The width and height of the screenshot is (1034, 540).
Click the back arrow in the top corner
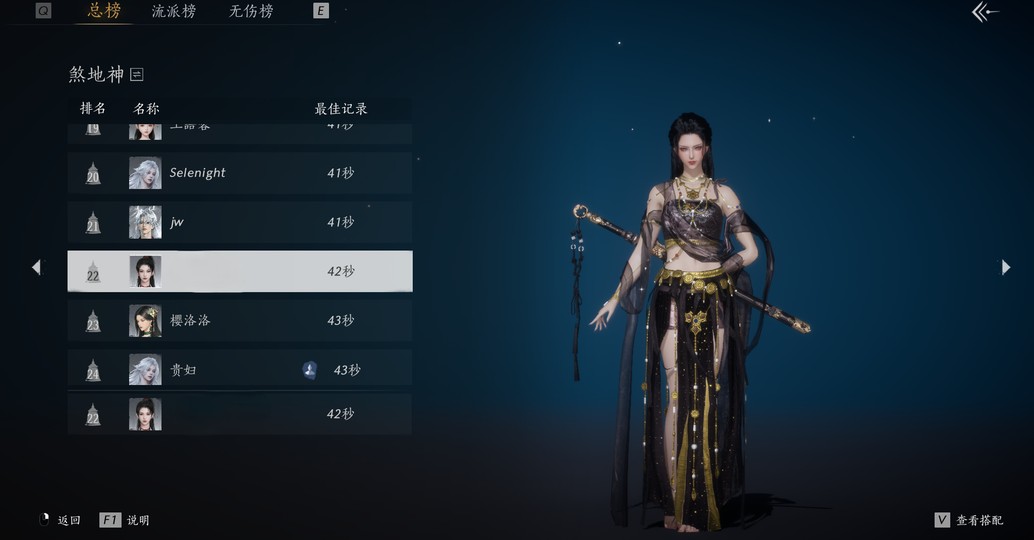pyautogui.click(x=985, y=13)
